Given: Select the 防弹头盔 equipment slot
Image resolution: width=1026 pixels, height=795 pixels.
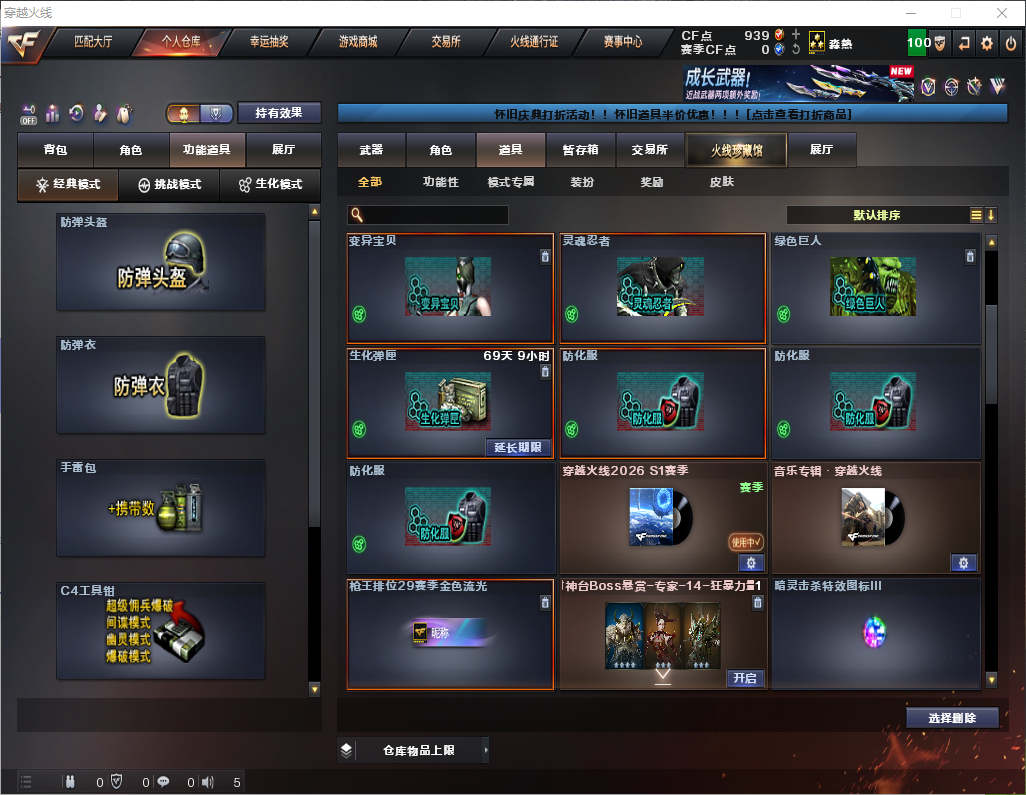Looking at the screenshot, I should 161,262.
